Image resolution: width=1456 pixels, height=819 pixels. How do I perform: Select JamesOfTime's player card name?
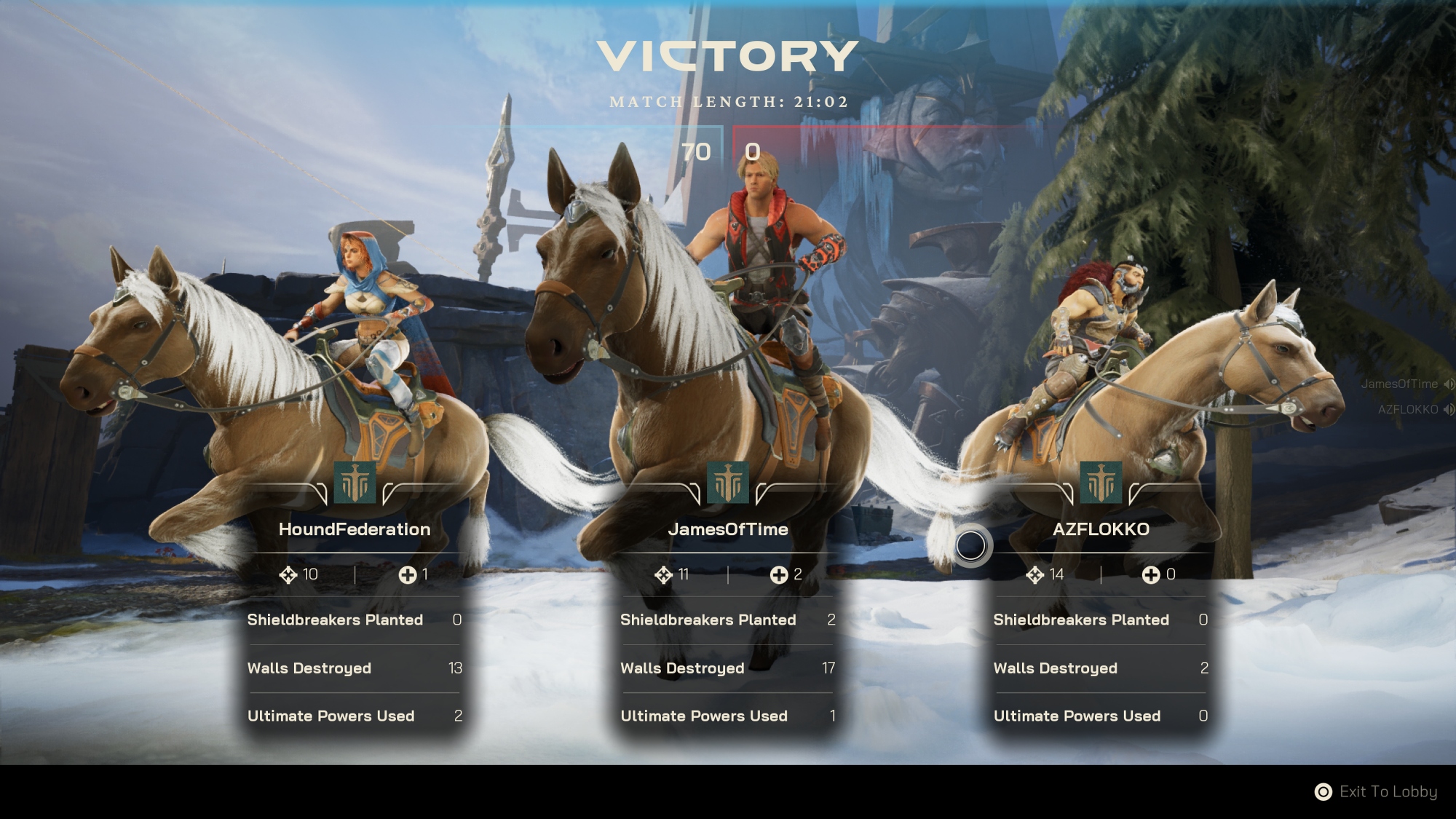728,529
